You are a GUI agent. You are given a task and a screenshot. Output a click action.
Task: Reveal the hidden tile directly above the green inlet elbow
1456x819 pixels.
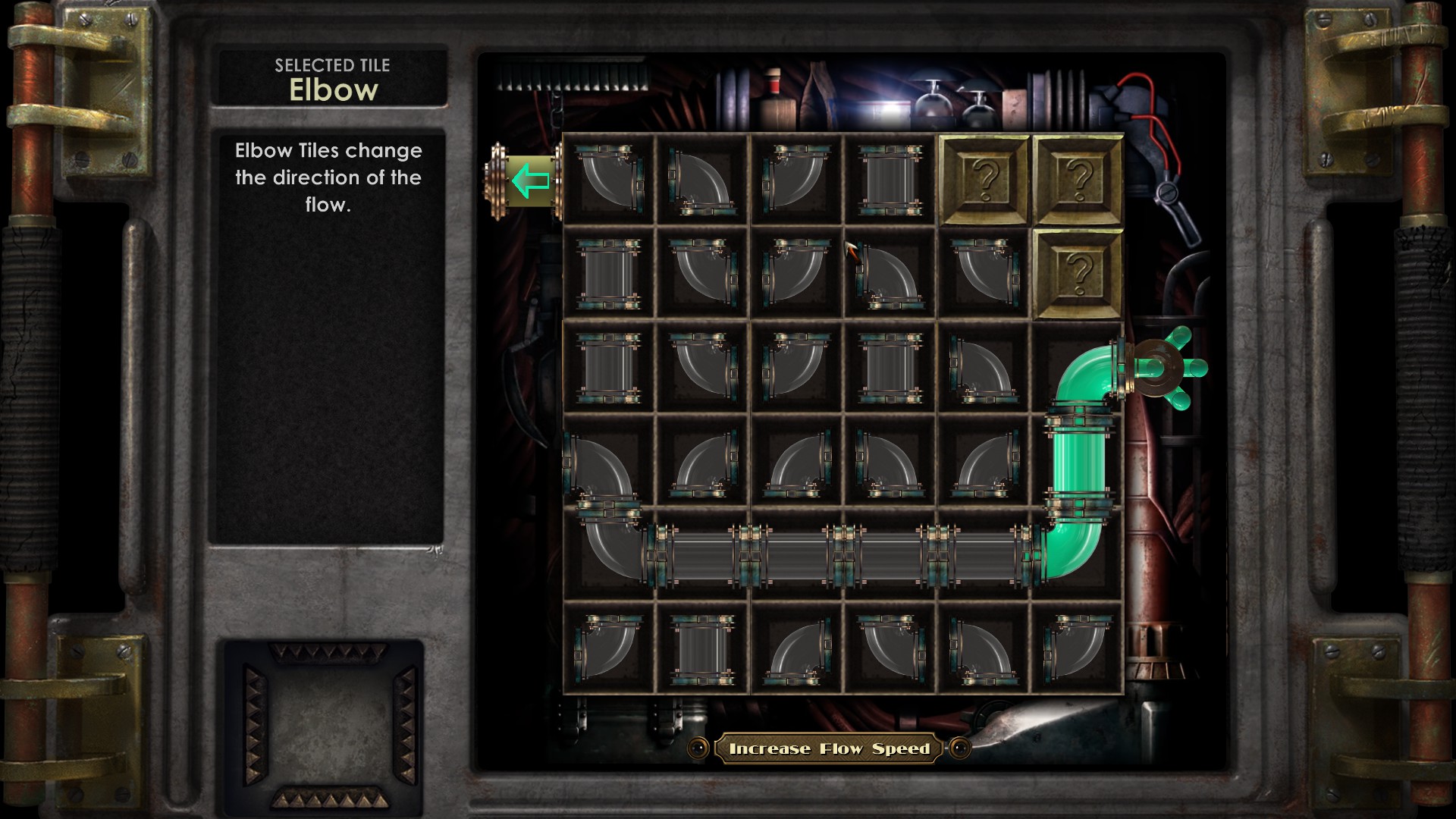tap(1077, 273)
